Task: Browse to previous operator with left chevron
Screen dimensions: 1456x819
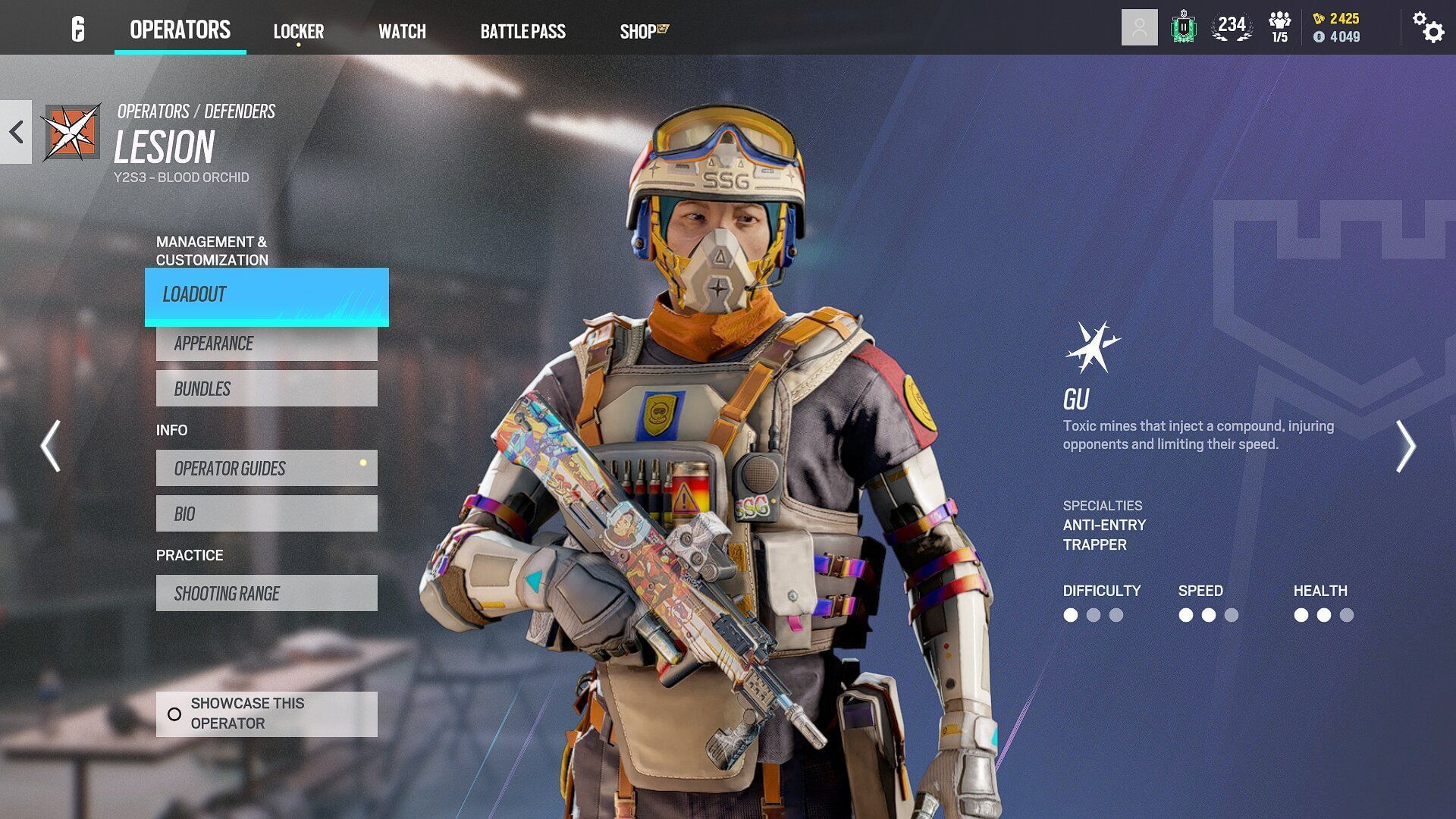Action: tap(50, 447)
